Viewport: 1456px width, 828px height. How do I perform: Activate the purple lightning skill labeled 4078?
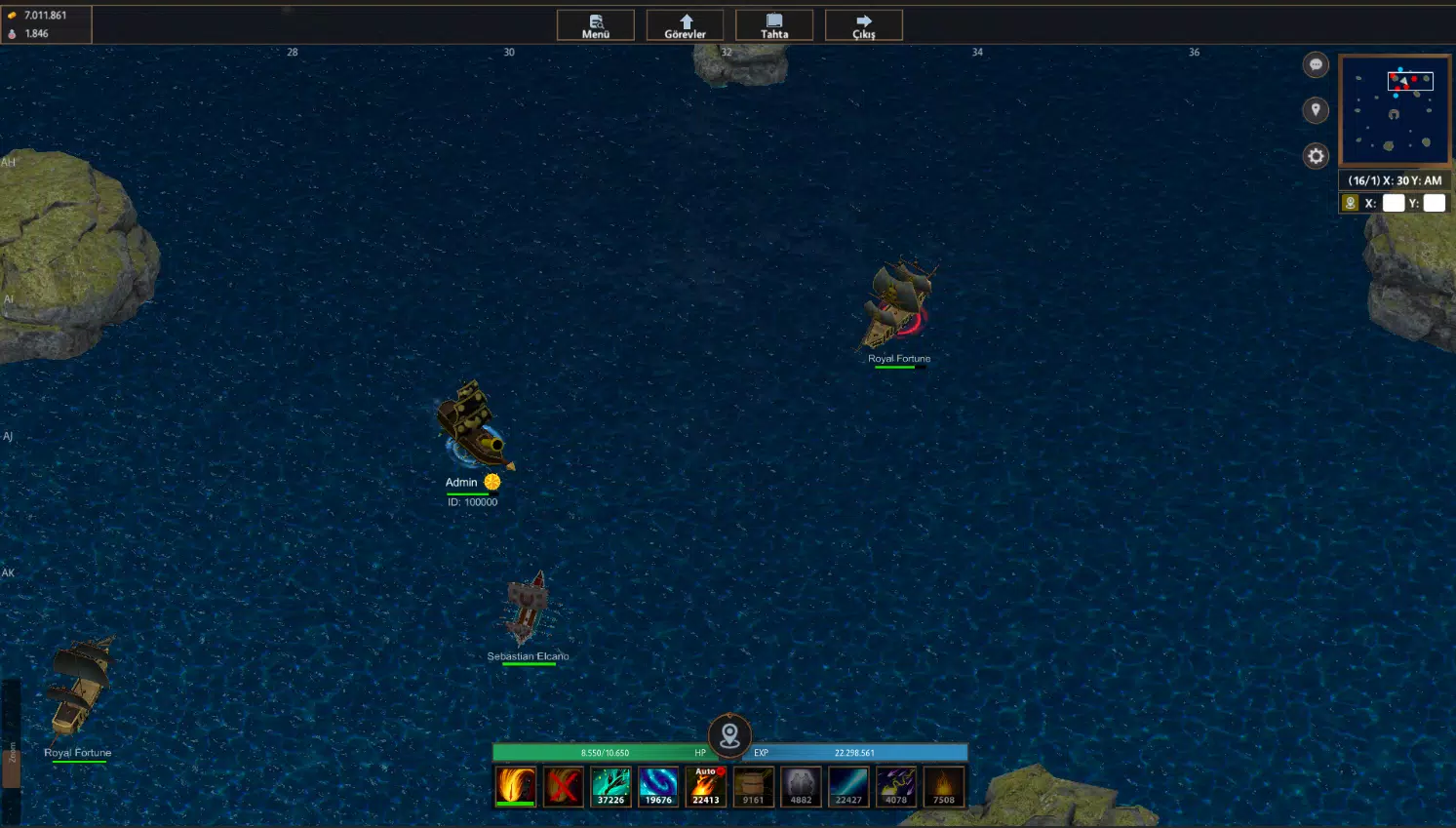[x=894, y=785]
